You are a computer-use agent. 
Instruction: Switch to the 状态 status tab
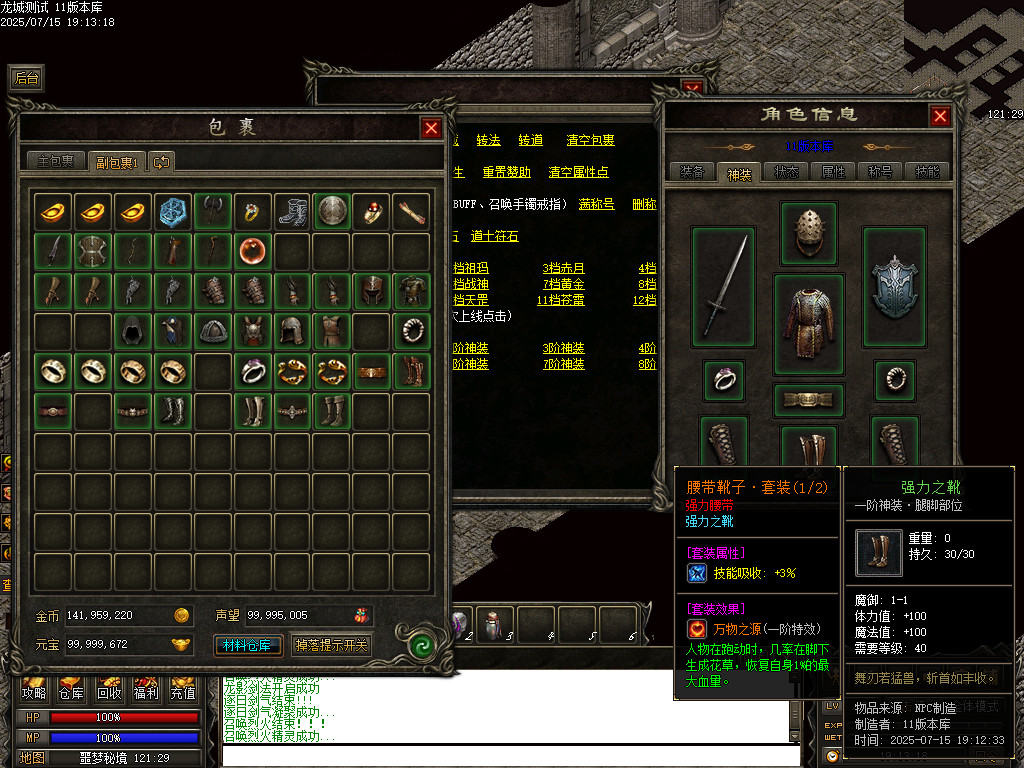tap(786, 172)
